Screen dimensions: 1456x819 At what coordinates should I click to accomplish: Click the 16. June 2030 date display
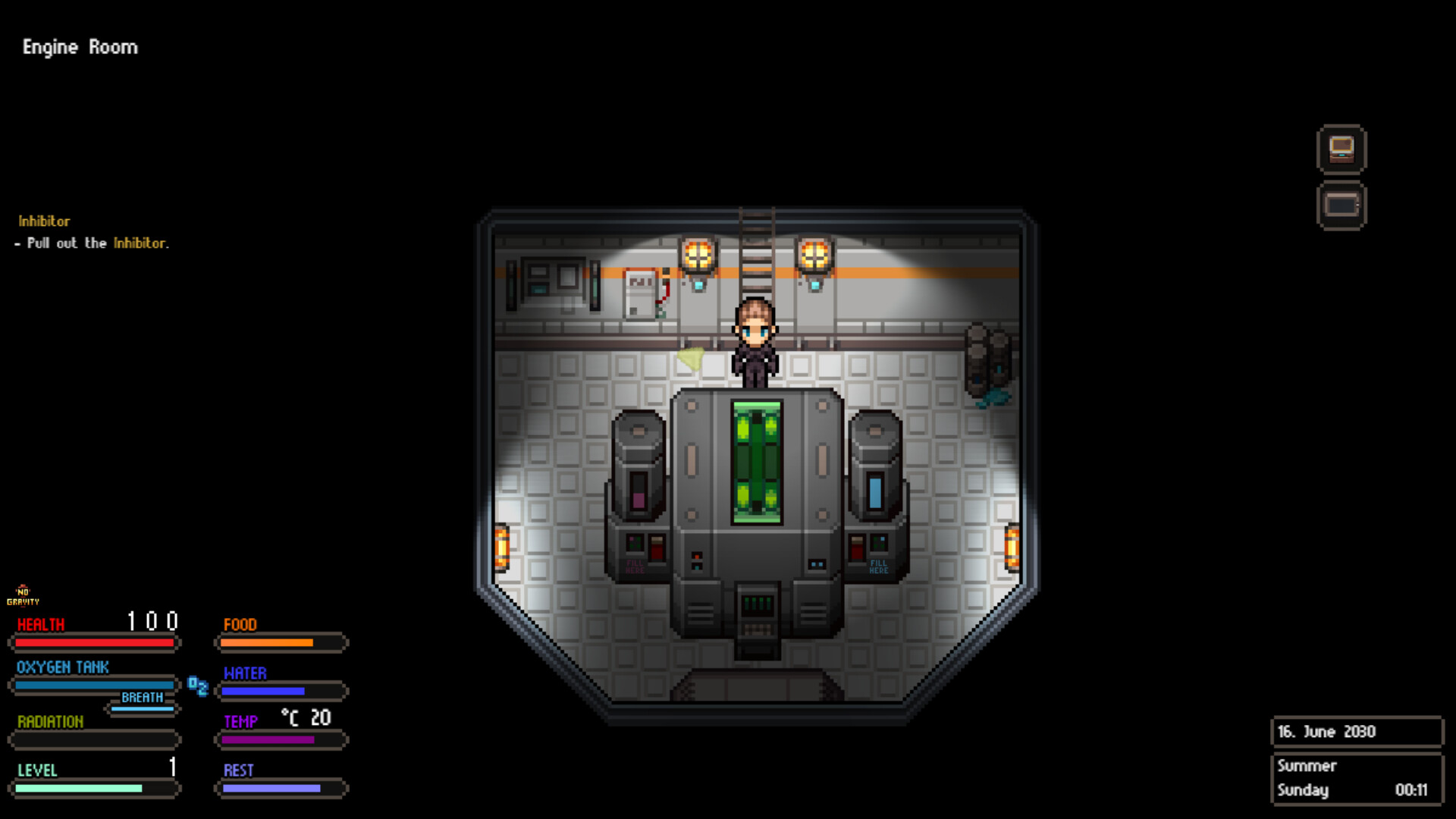1357,731
